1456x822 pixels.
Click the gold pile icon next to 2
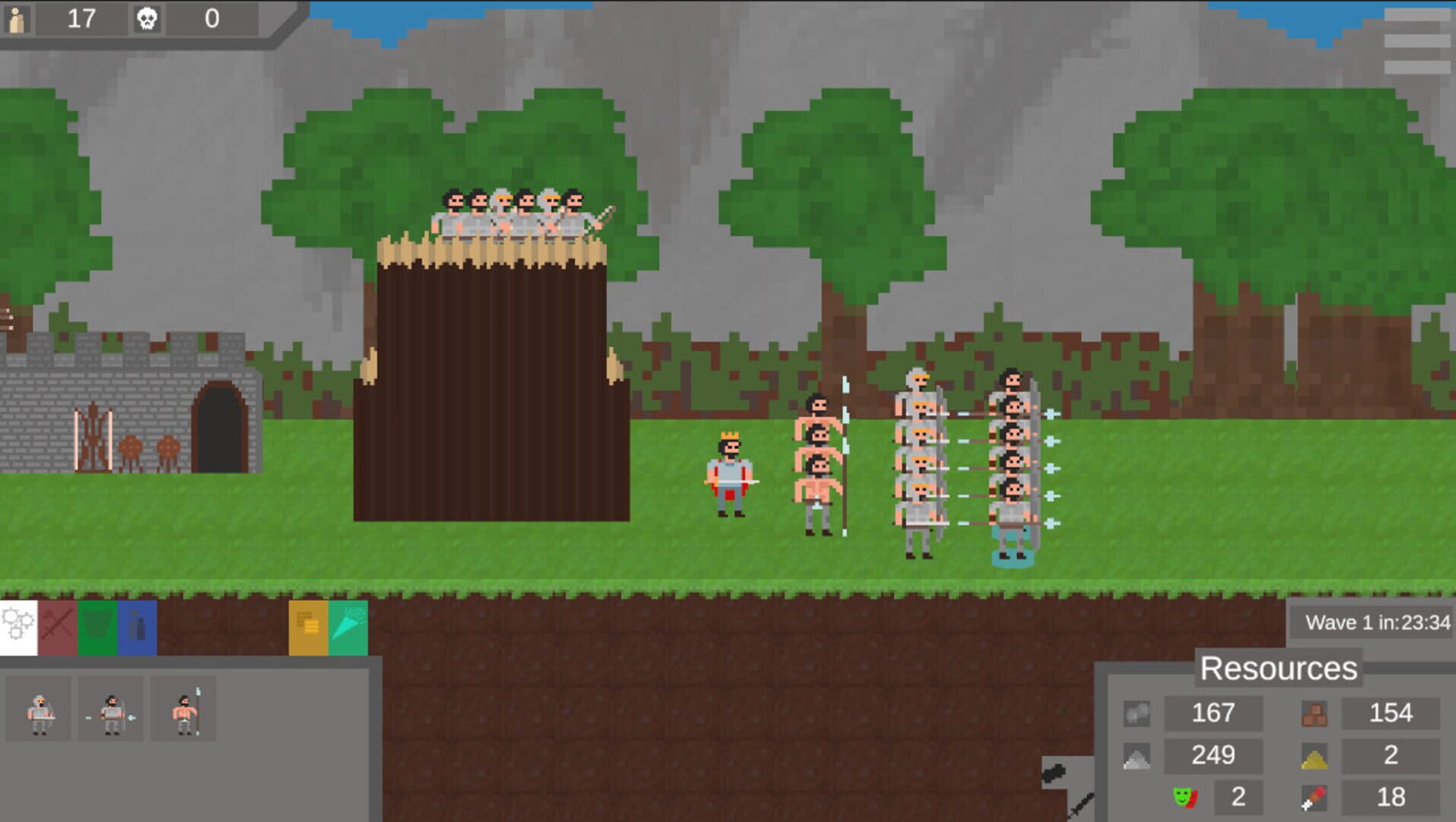click(x=1314, y=757)
